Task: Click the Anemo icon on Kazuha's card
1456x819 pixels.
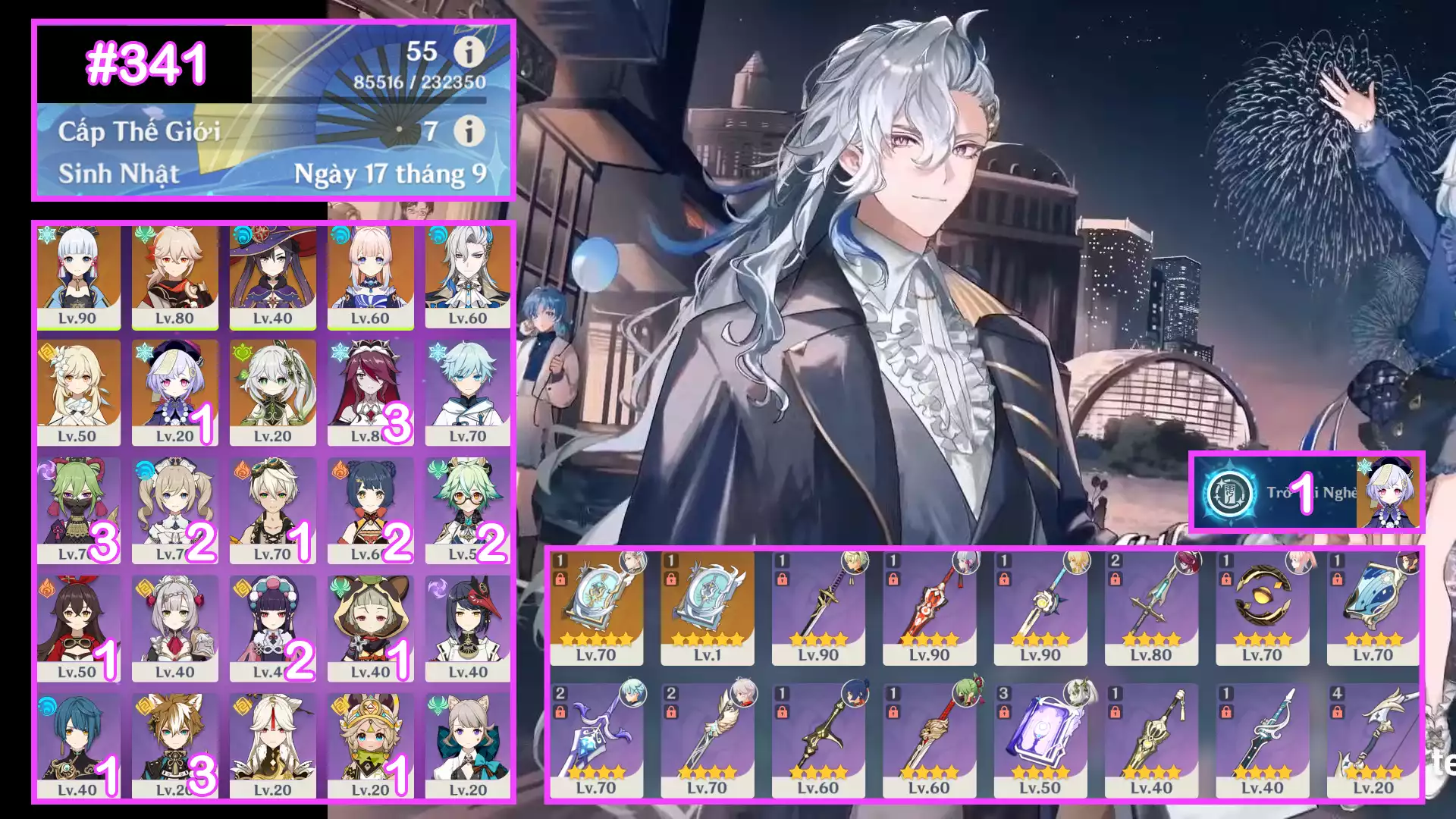Action: 144,235
